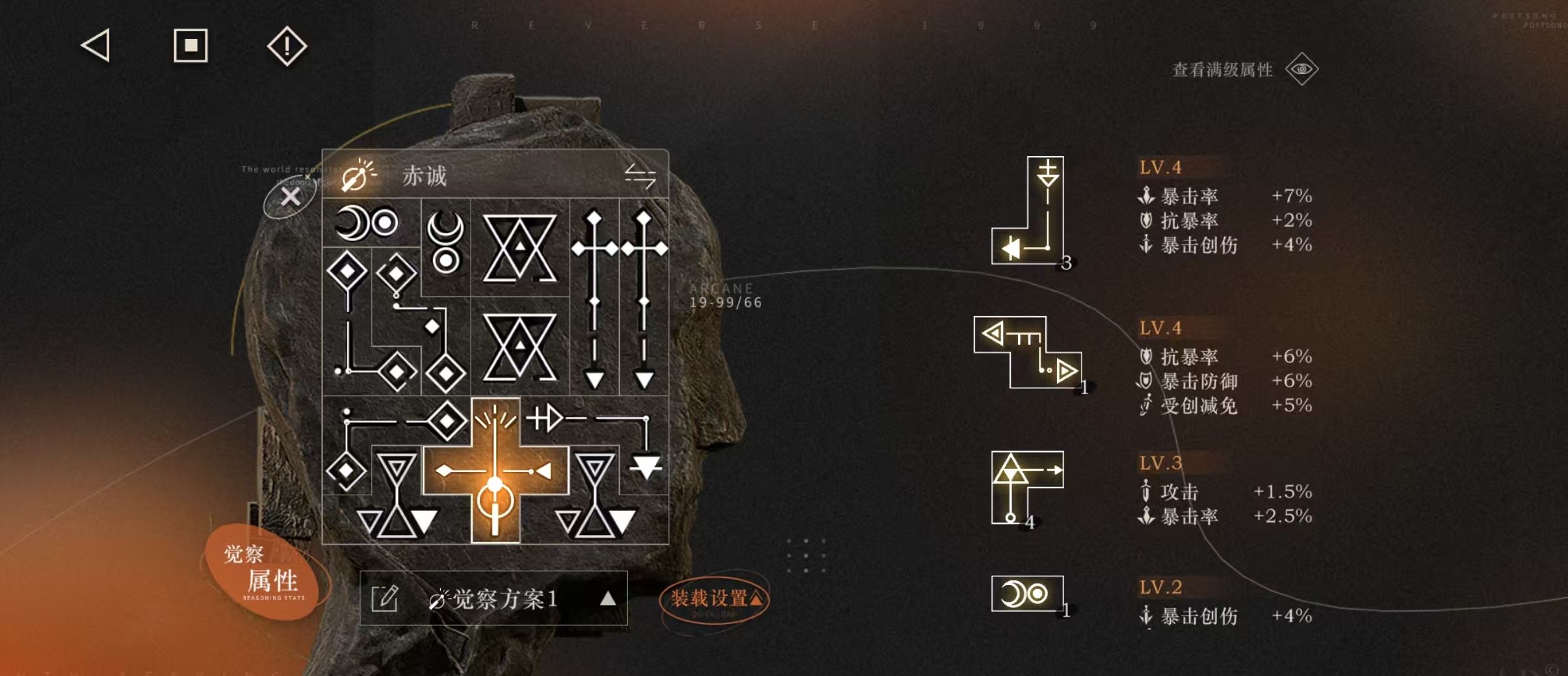Edit the 觉察方案1 name with pencil icon

point(384,598)
